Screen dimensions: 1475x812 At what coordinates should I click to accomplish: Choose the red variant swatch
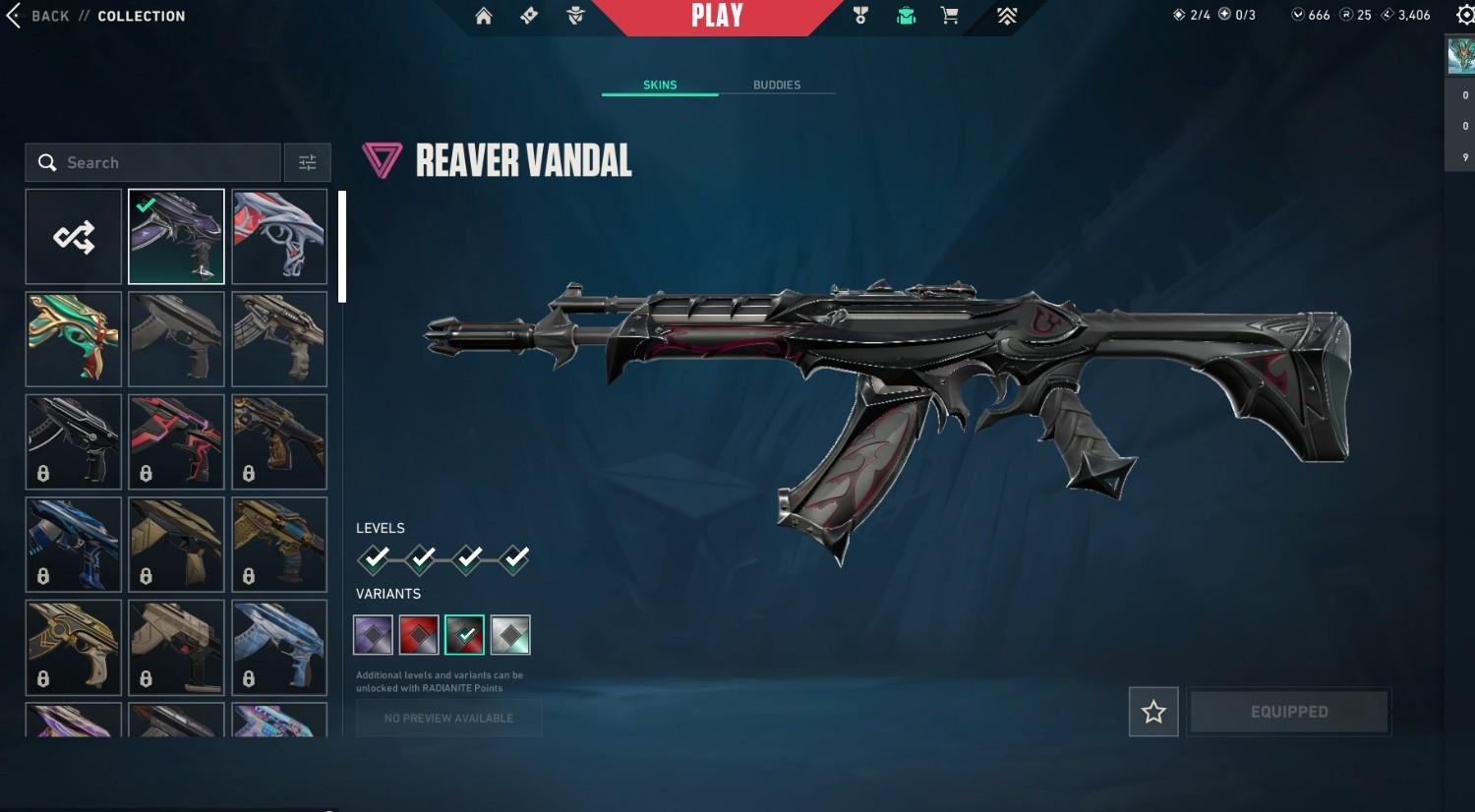(x=419, y=635)
